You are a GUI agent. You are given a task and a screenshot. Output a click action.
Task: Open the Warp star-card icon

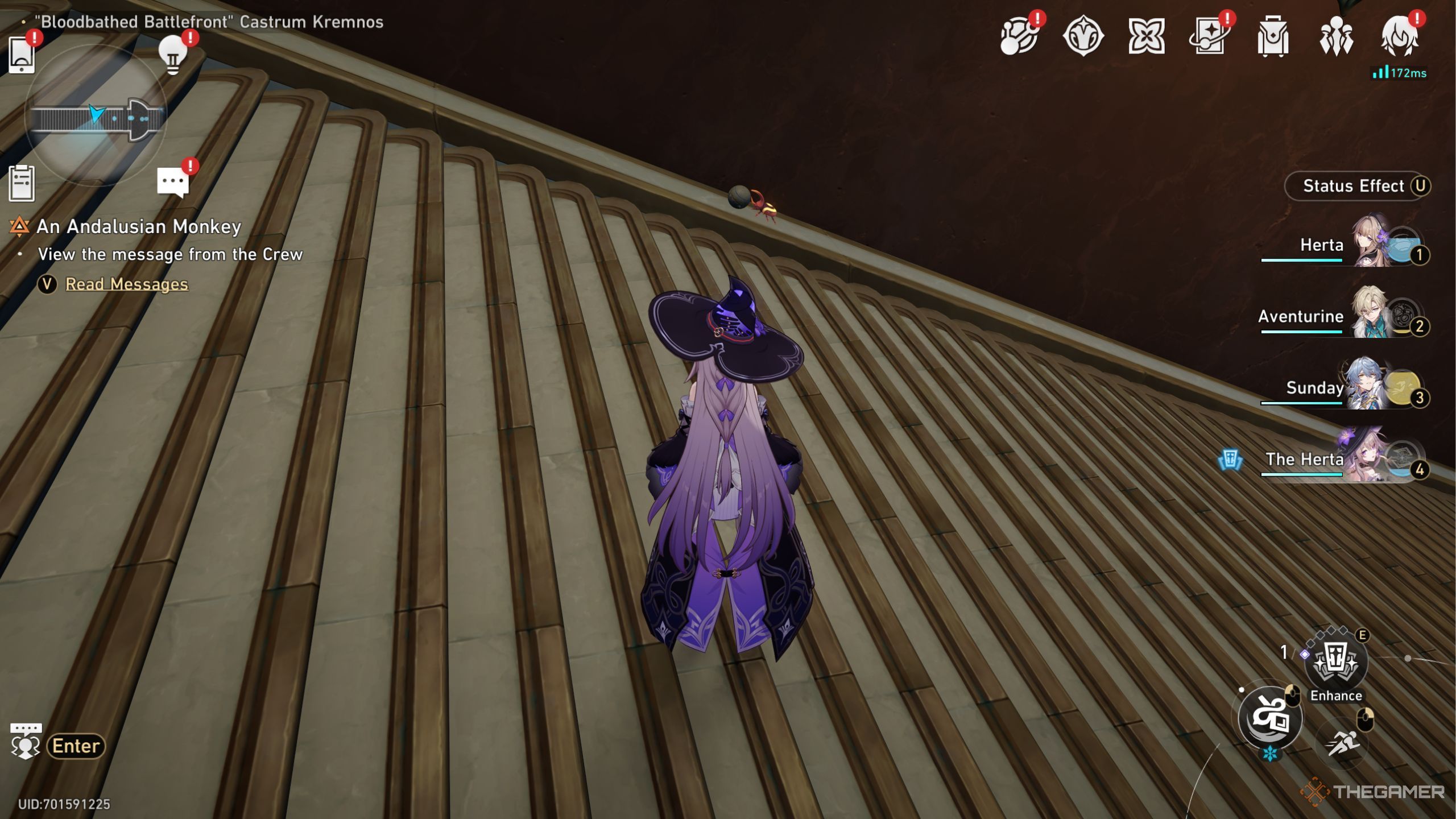[1209, 36]
